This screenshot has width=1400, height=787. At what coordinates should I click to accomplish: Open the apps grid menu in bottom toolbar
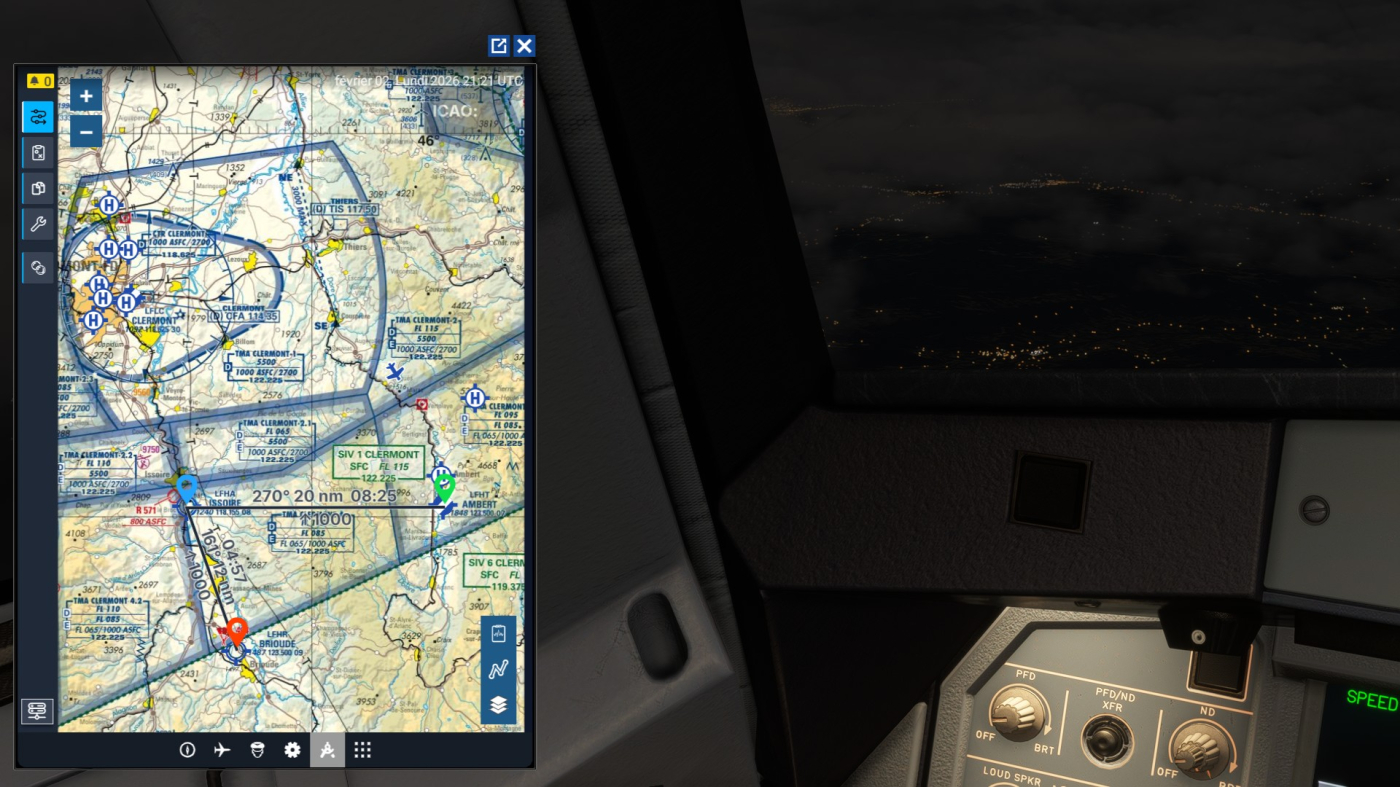coord(362,749)
